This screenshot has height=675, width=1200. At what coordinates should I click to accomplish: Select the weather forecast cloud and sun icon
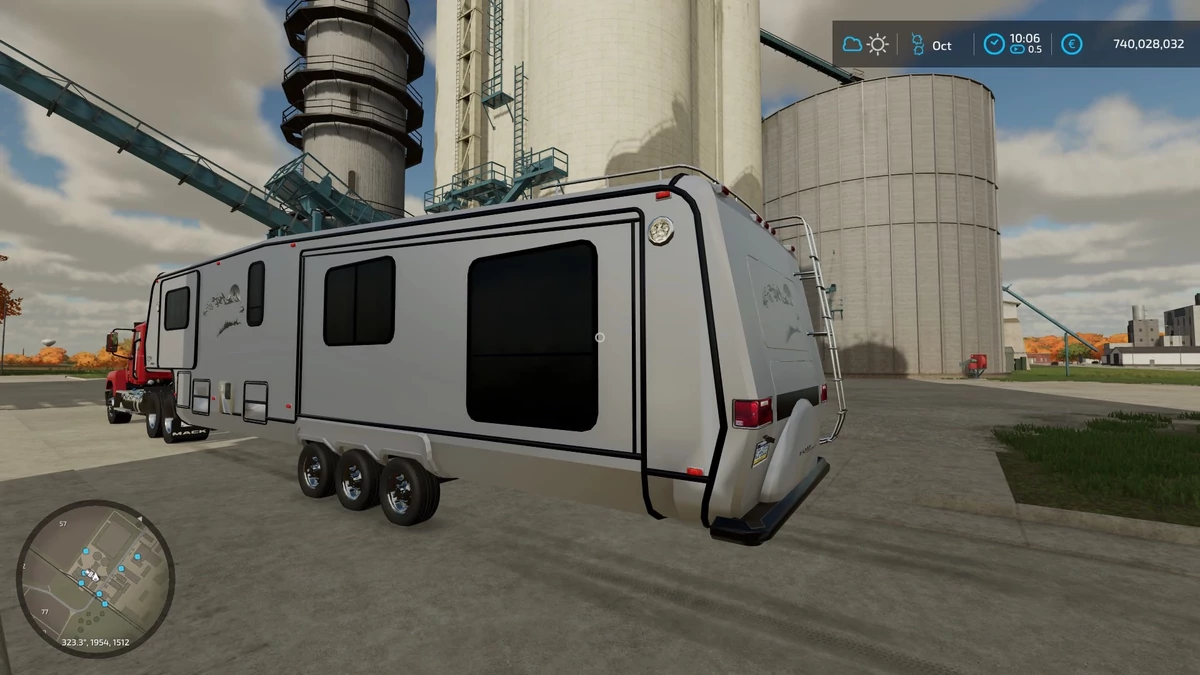pyautogui.click(x=866, y=45)
